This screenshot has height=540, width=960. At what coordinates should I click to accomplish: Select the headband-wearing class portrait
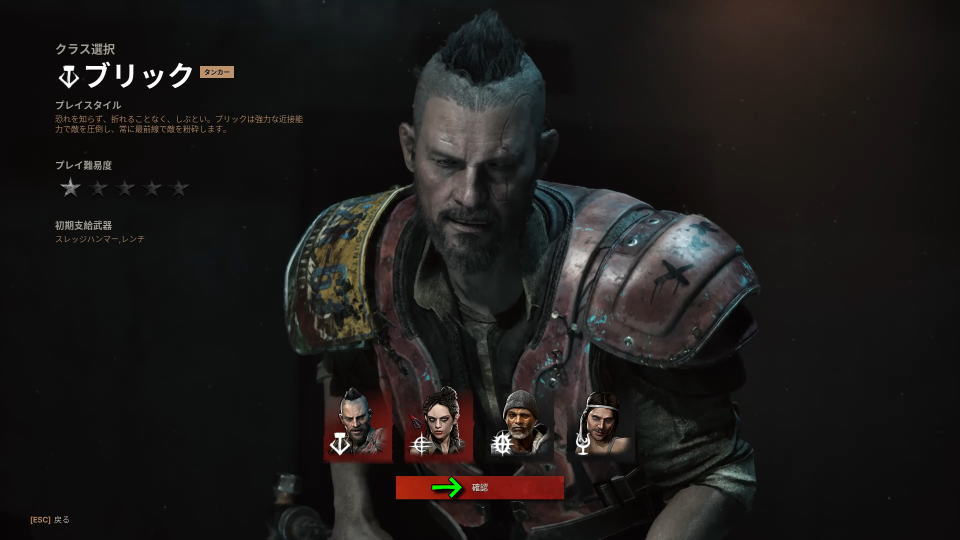pyautogui.click(x=600, y=424)
